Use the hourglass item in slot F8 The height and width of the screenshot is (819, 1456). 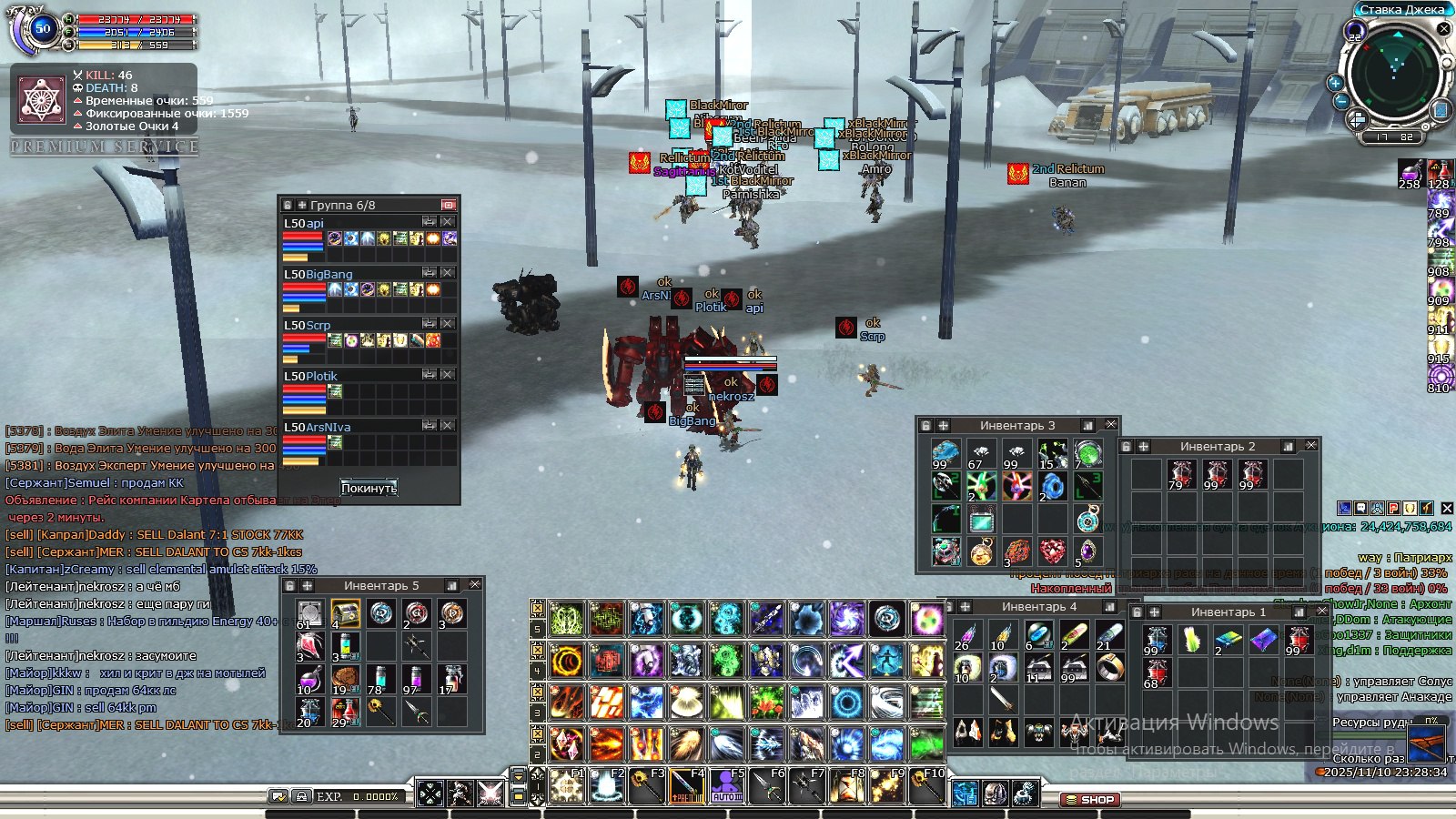coord(847,785)
